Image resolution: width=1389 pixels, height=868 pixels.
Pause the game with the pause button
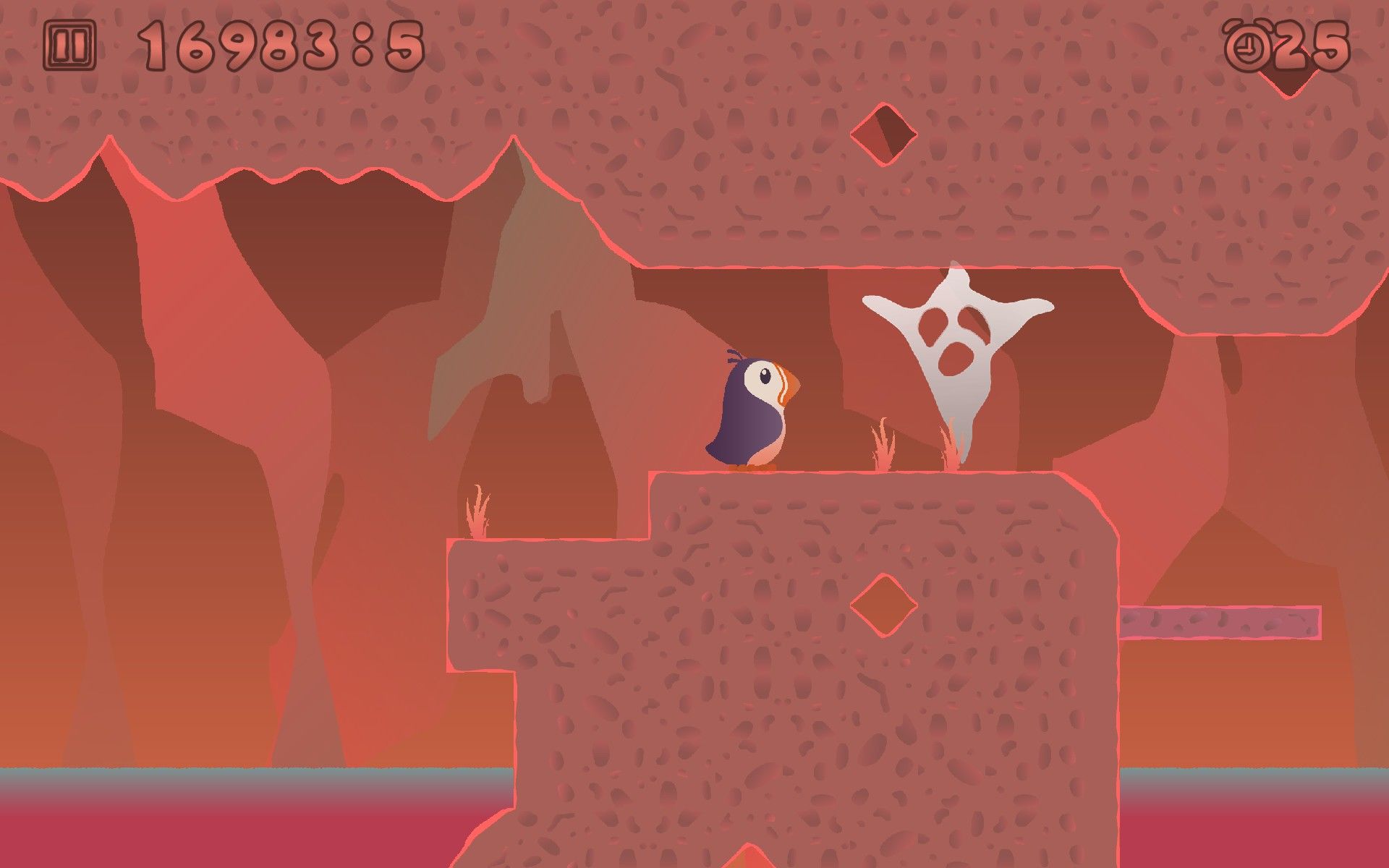(x=69, y=45)
